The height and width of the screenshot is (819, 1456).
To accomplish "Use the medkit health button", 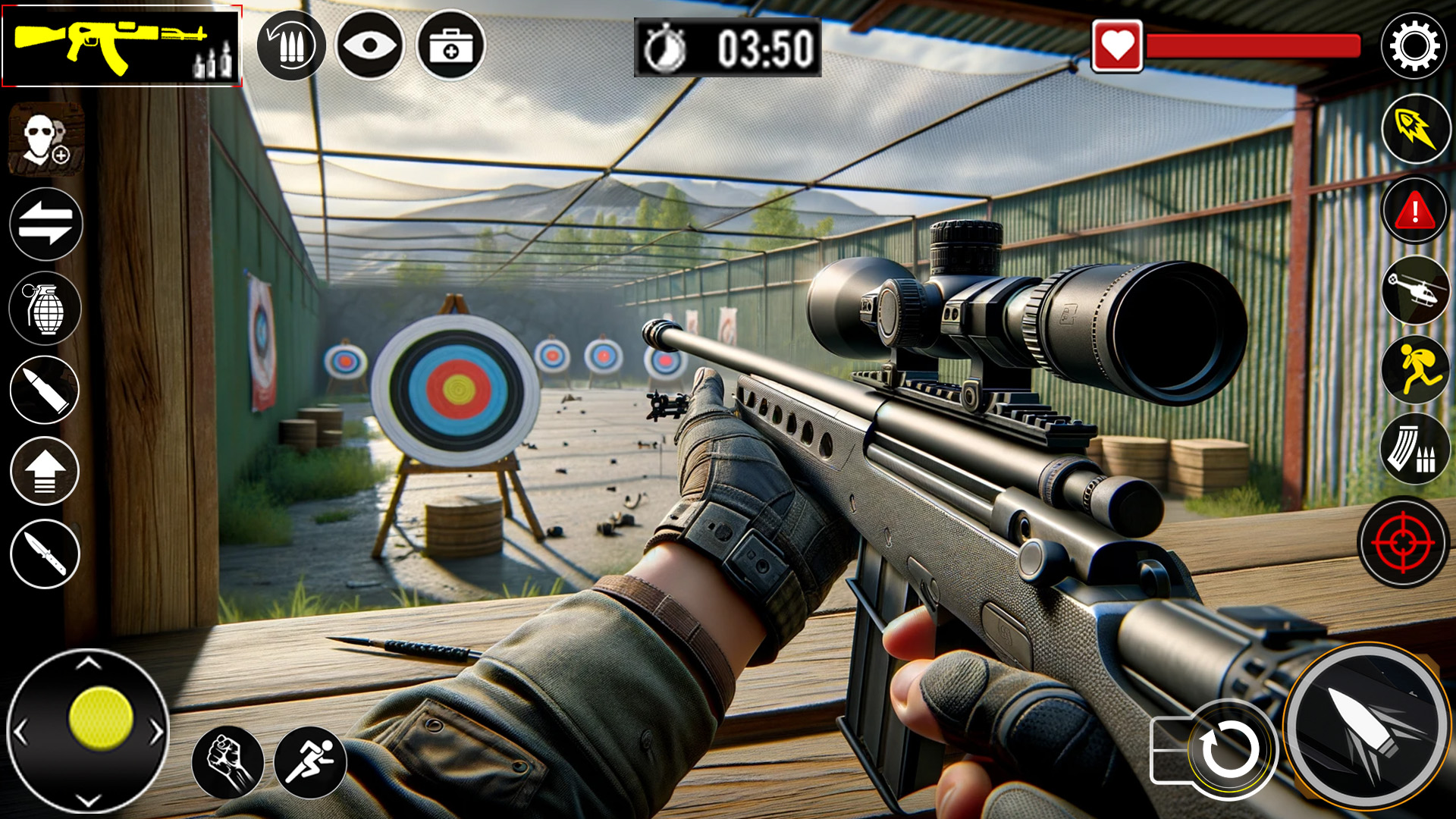I will pyautogui.click(x=451, y=46).
